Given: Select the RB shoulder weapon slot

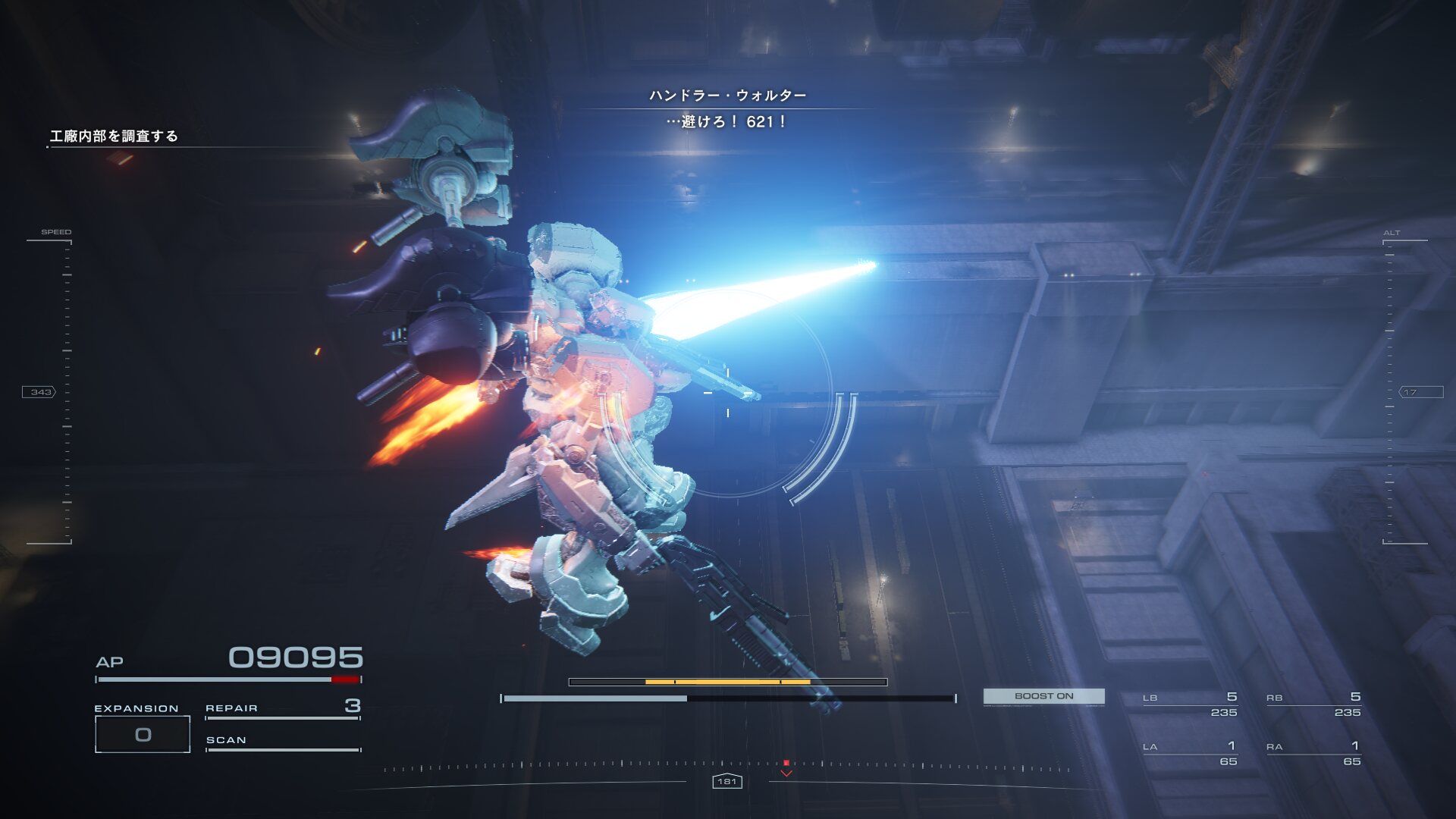Looking at the screenshot, I should (1313, 704).
